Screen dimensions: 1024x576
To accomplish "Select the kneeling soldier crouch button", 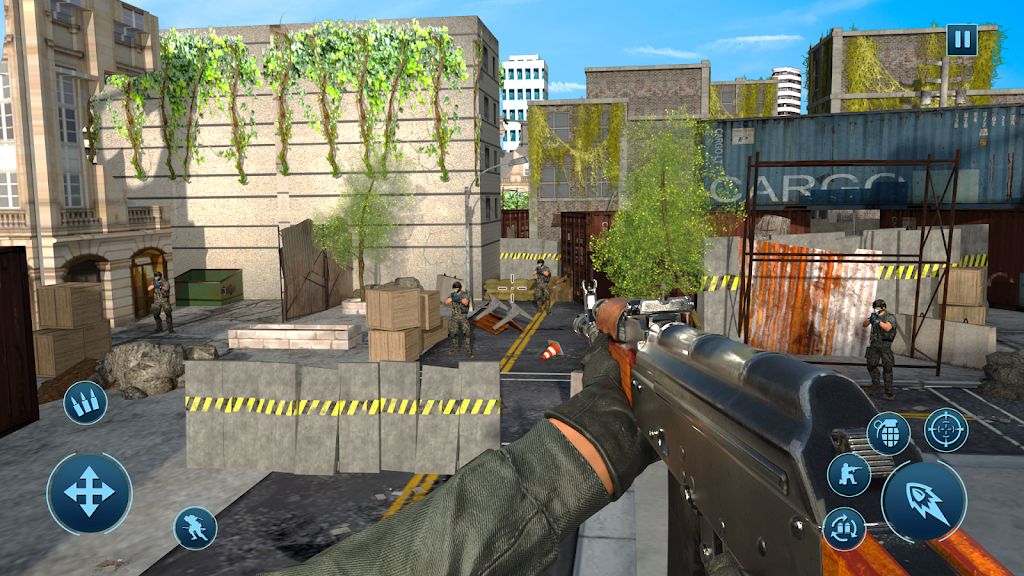I will tap(849, 474).
